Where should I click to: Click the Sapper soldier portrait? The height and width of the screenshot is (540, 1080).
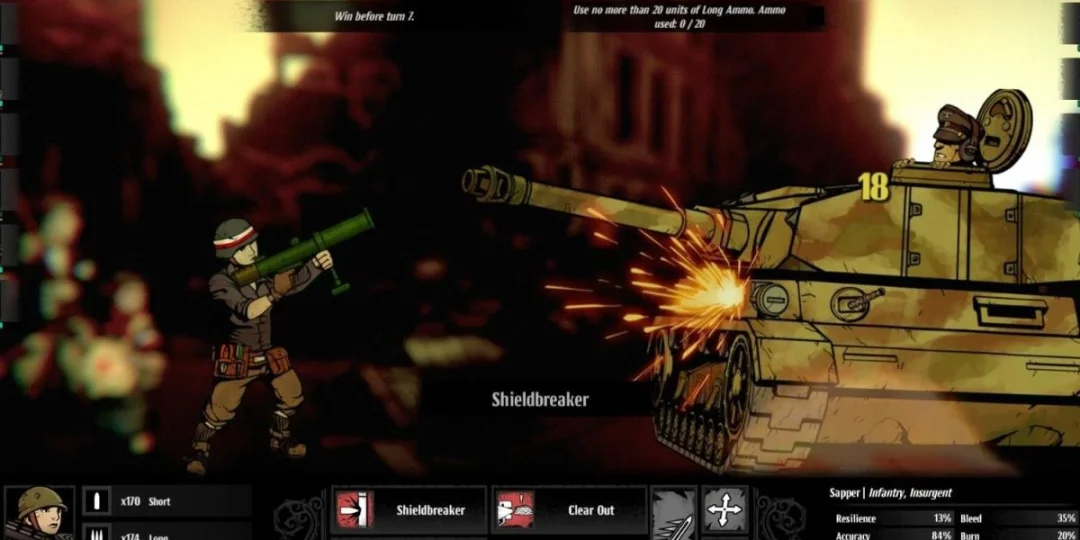click(39, 513)
